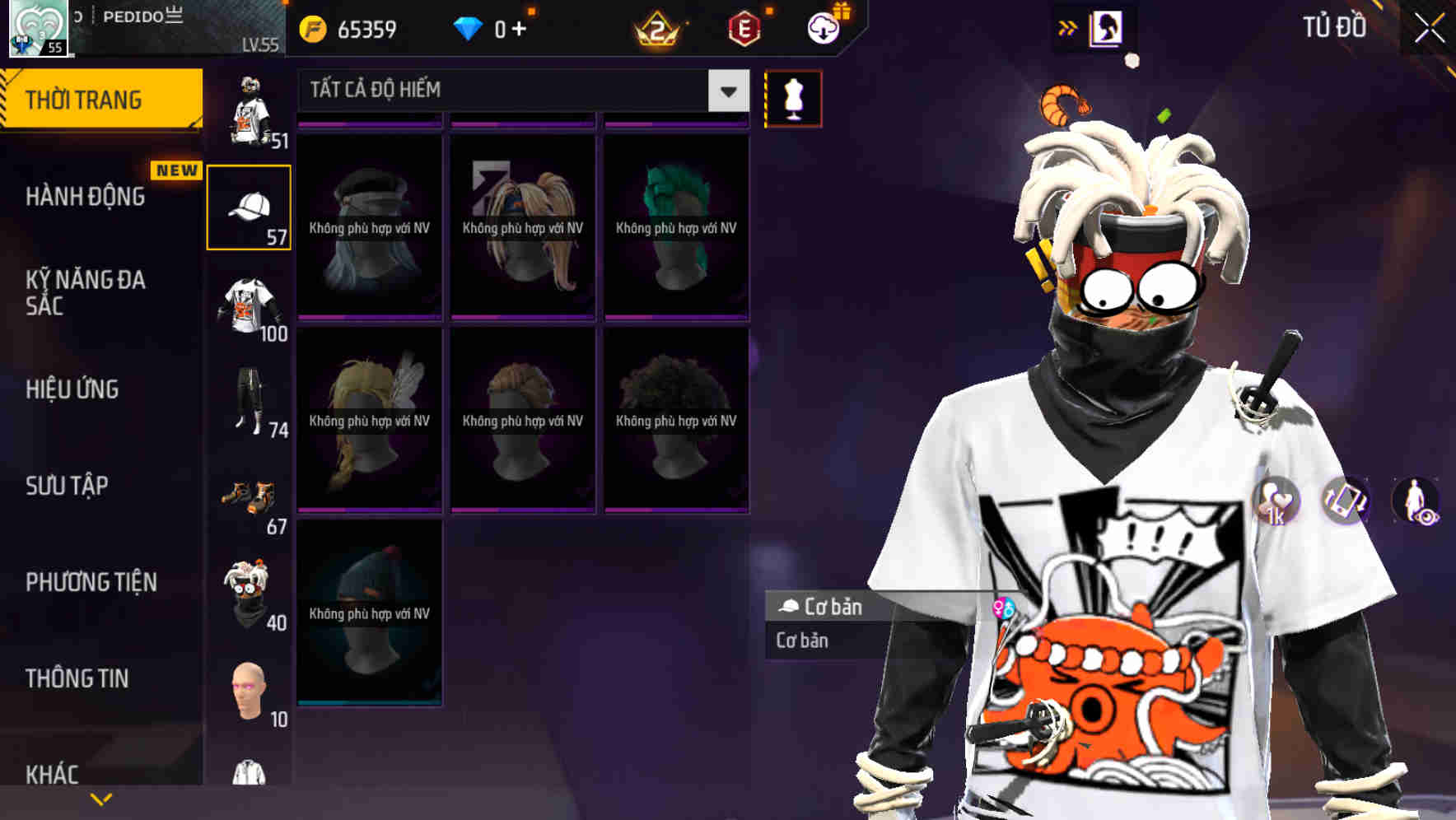
Task: Expand the sidebar with the bottom chevron
Action: [100, 798]
